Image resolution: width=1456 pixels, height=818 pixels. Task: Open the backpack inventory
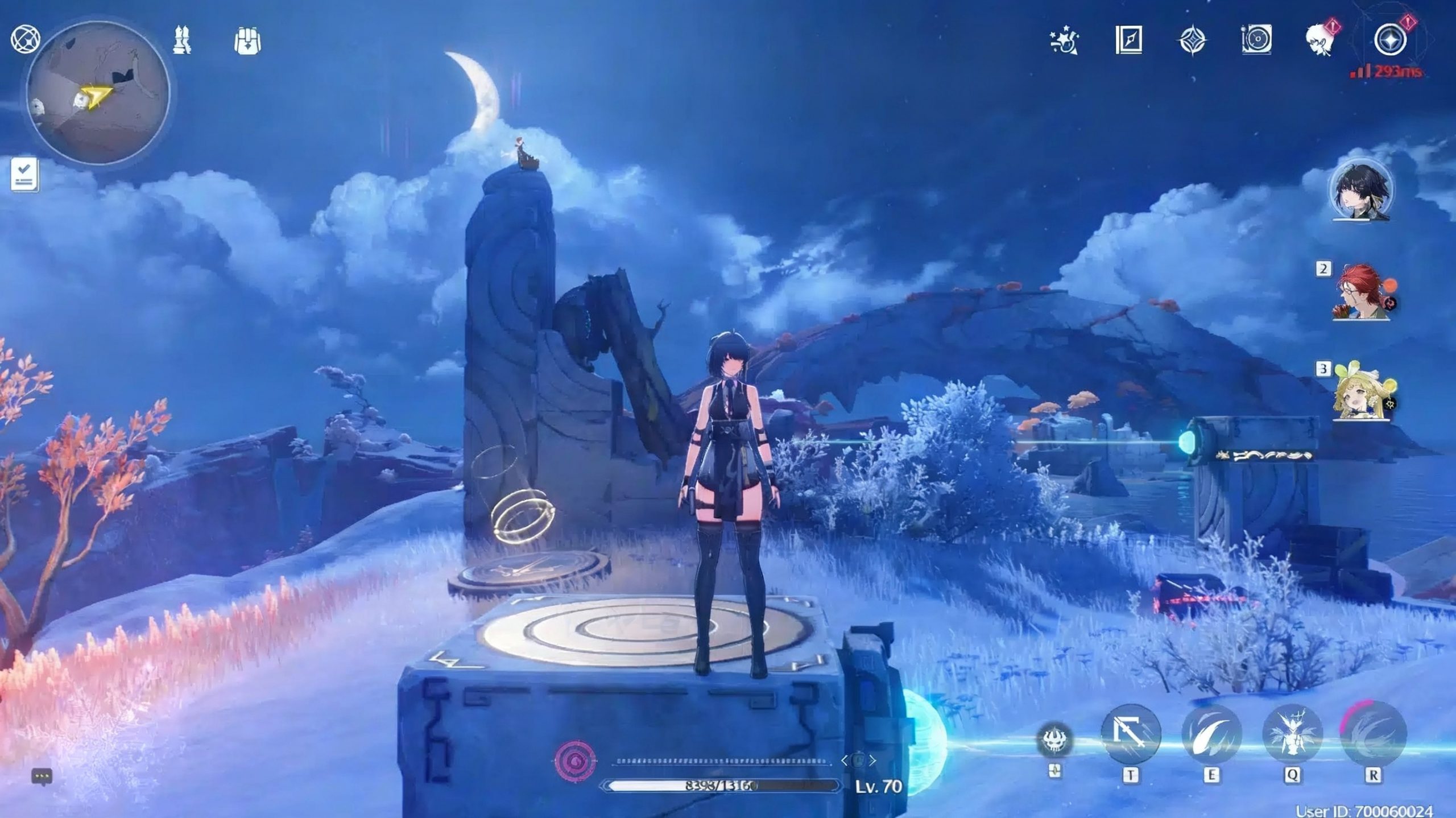point(247,41)
